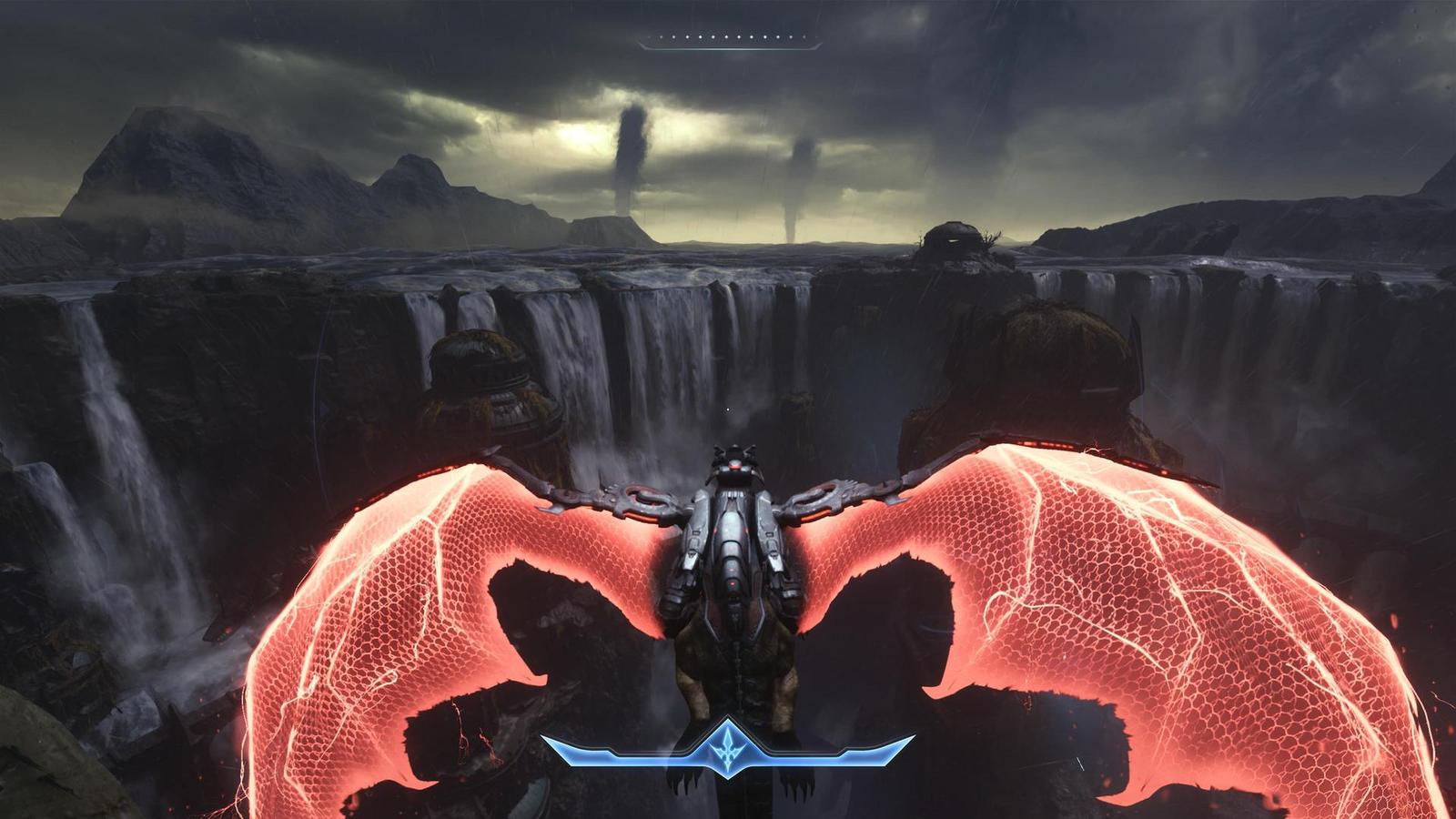Viewport: 1456px width, 819px height.
Task: Click the first dot of the top meter
Action: point(650,36)
